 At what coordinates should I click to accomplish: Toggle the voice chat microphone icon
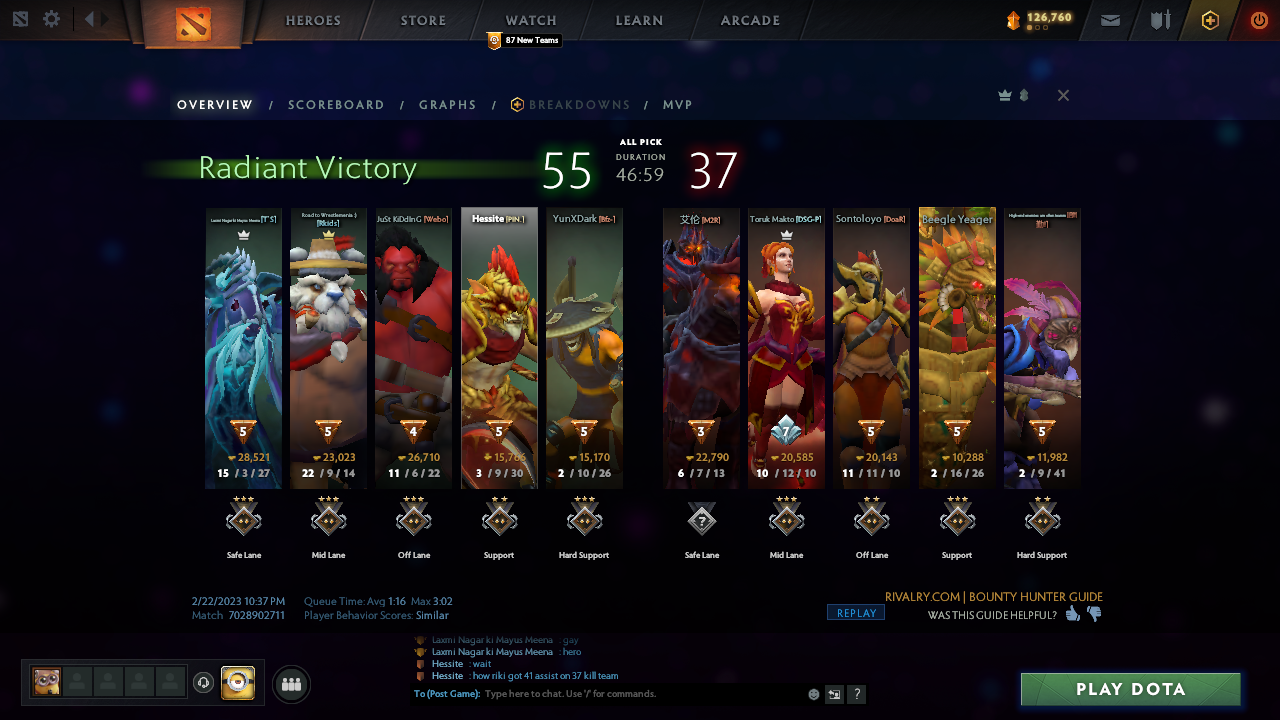coord(206,684)
